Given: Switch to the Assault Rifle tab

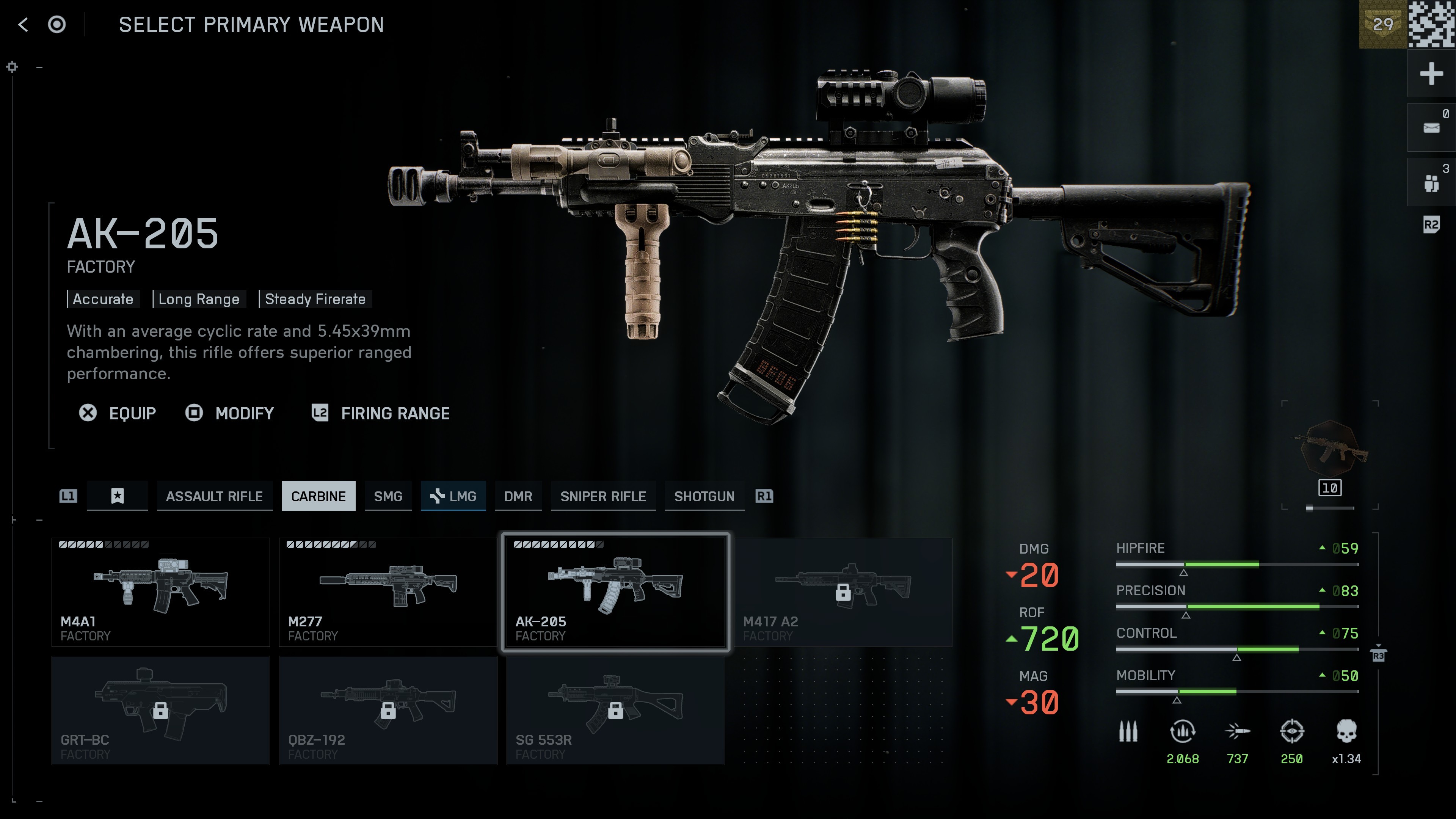Looking at the screenshot, I should click(214, 496).
